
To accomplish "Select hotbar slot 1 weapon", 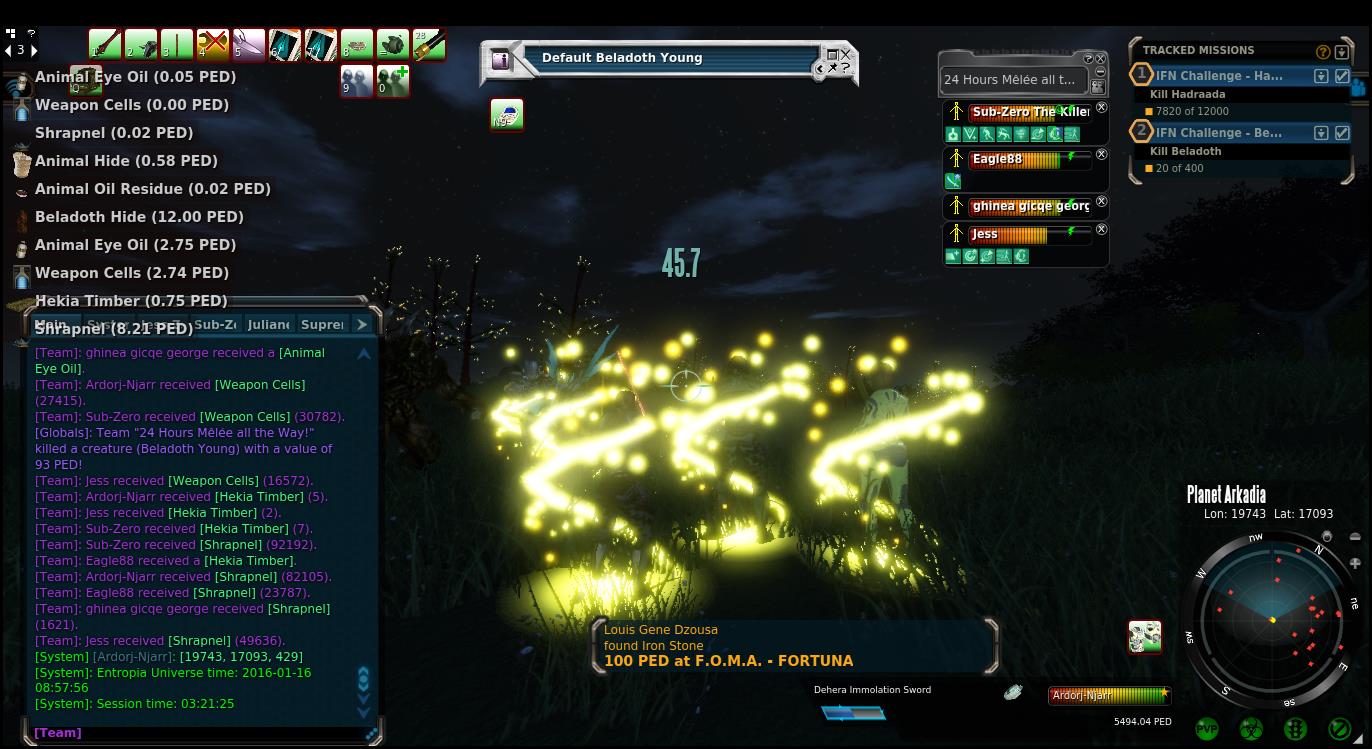I will point(105,45).
